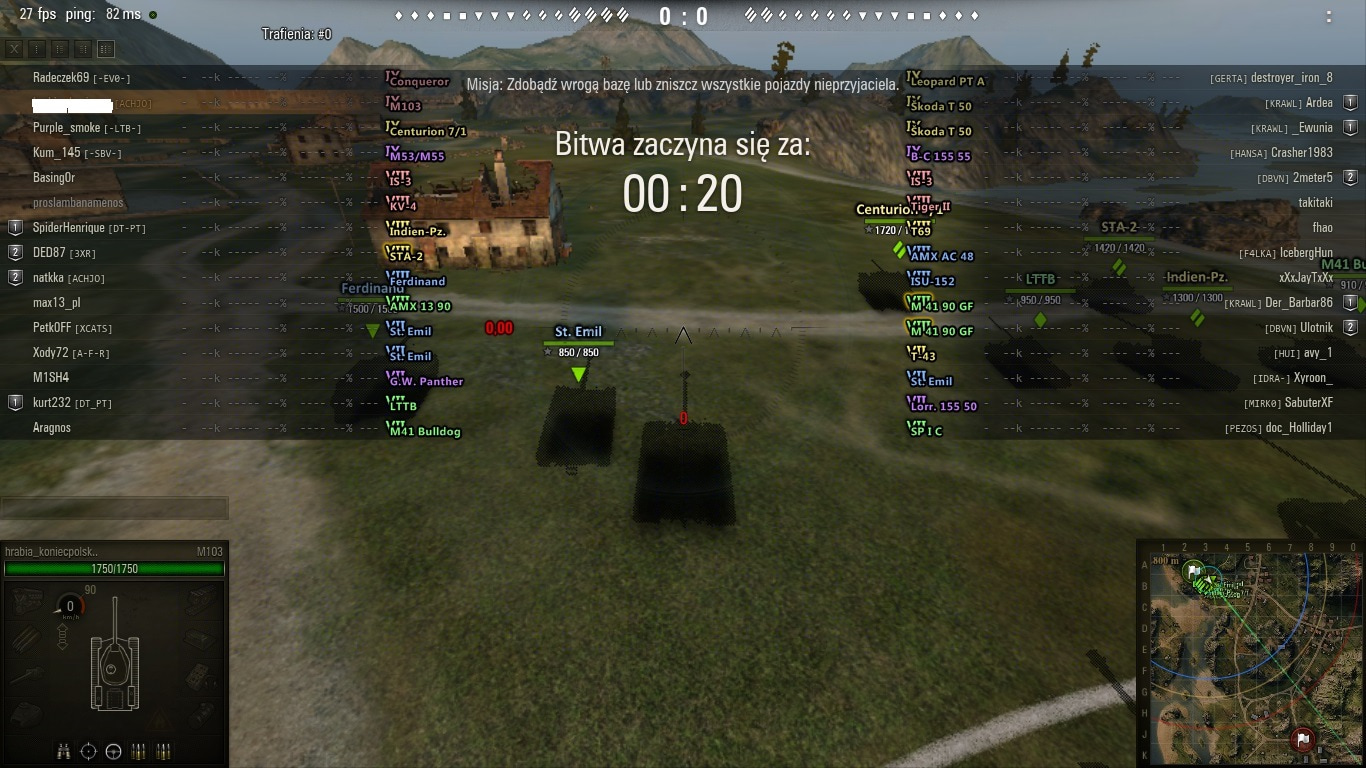The height and width of the screenshot is (768, 1366).
Task: Click the red enemy base flag on minimap
Action: coord(1302,739)
